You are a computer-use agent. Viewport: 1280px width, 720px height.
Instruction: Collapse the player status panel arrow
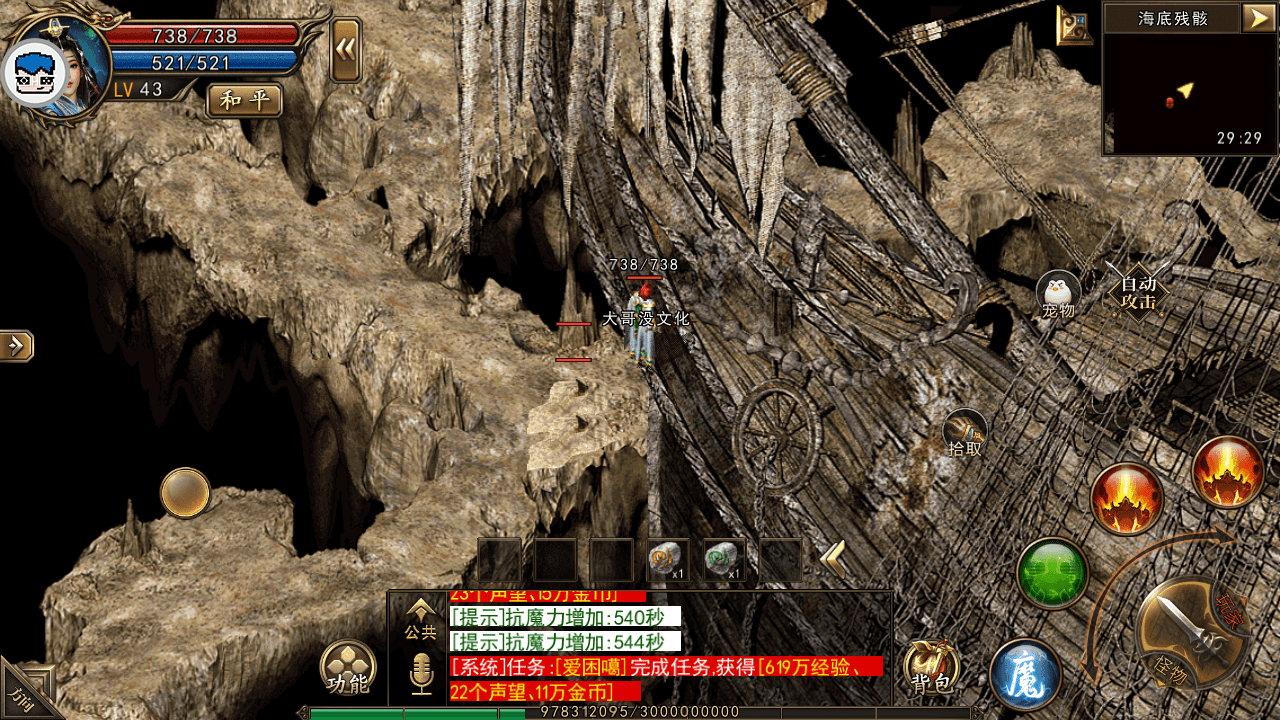click(346, 50)
